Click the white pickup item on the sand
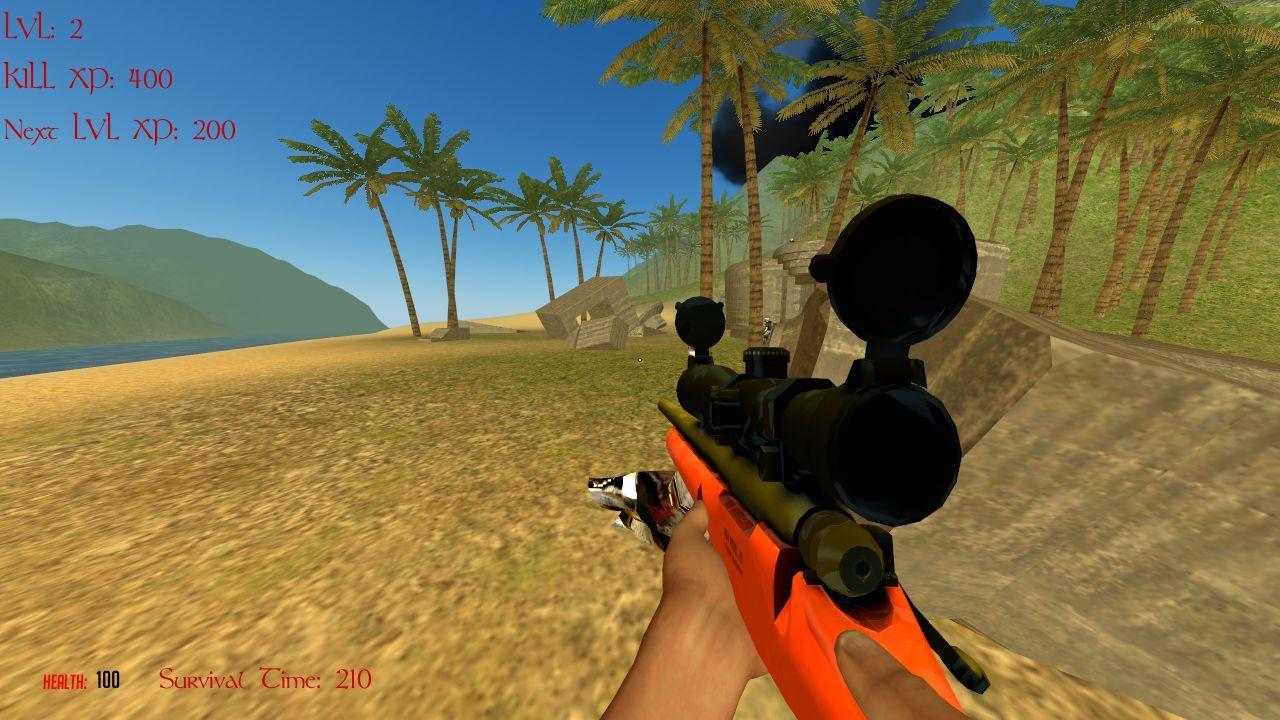Screen dimensions: 1280x720 (640, 360)
